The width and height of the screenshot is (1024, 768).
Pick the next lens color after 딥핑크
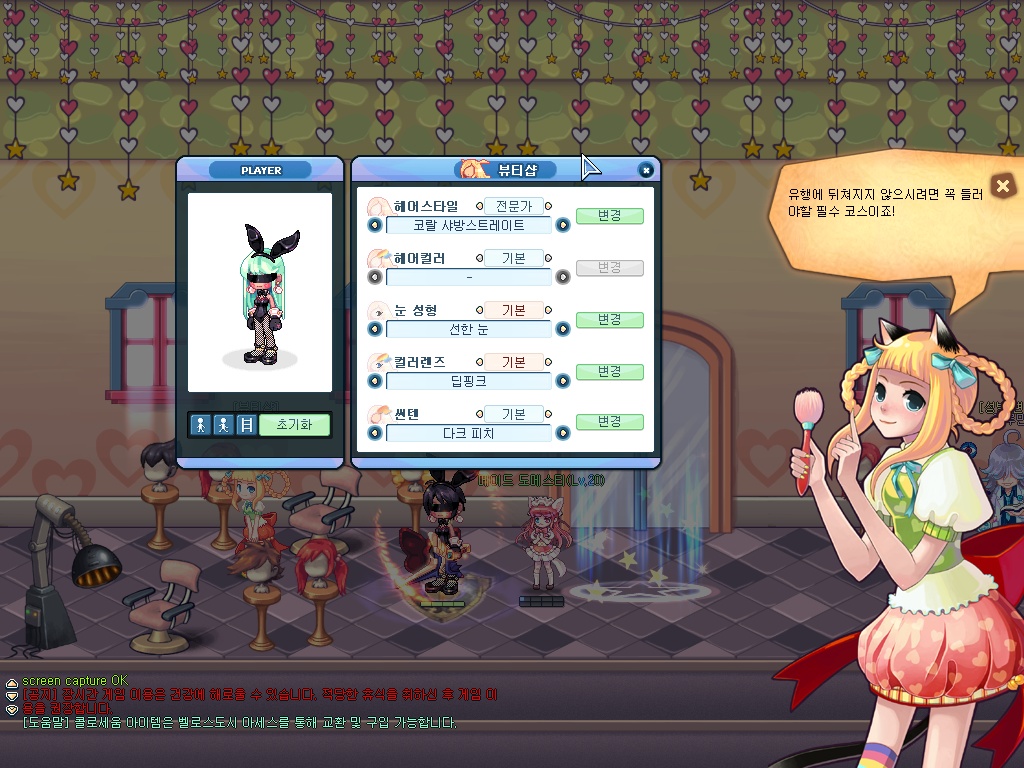point(563,381)
